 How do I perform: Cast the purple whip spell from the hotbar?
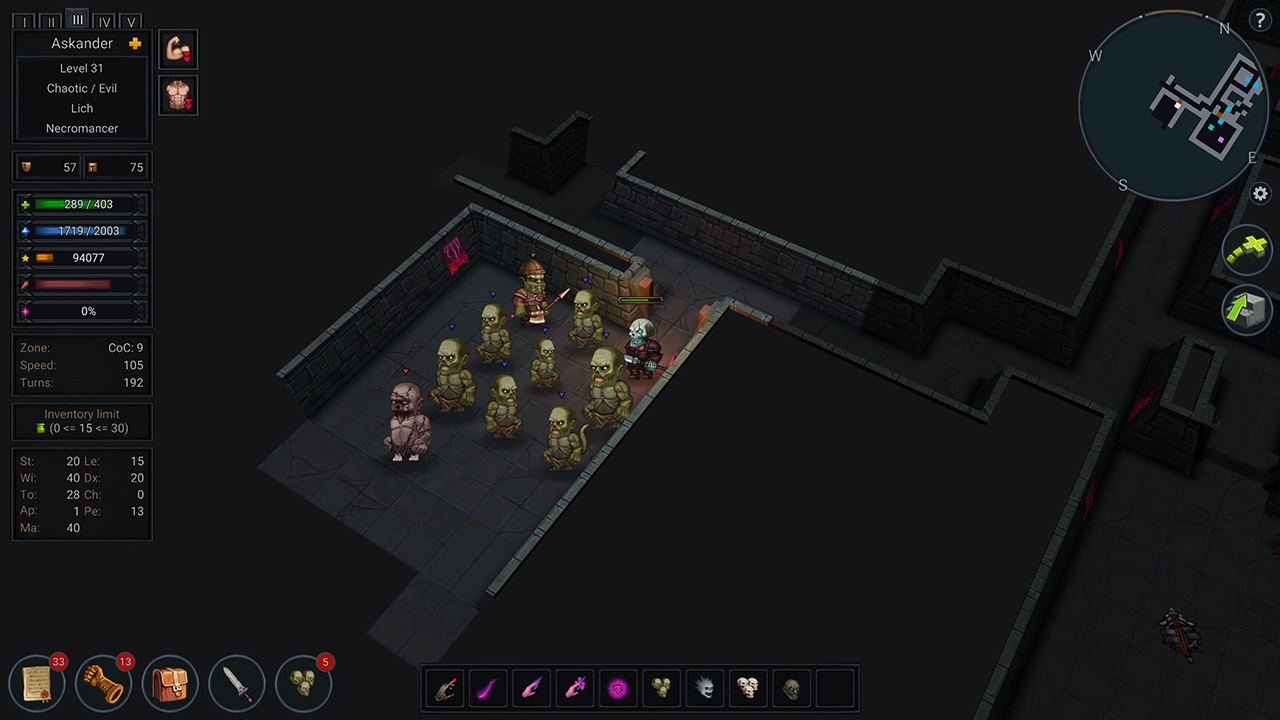487,687
